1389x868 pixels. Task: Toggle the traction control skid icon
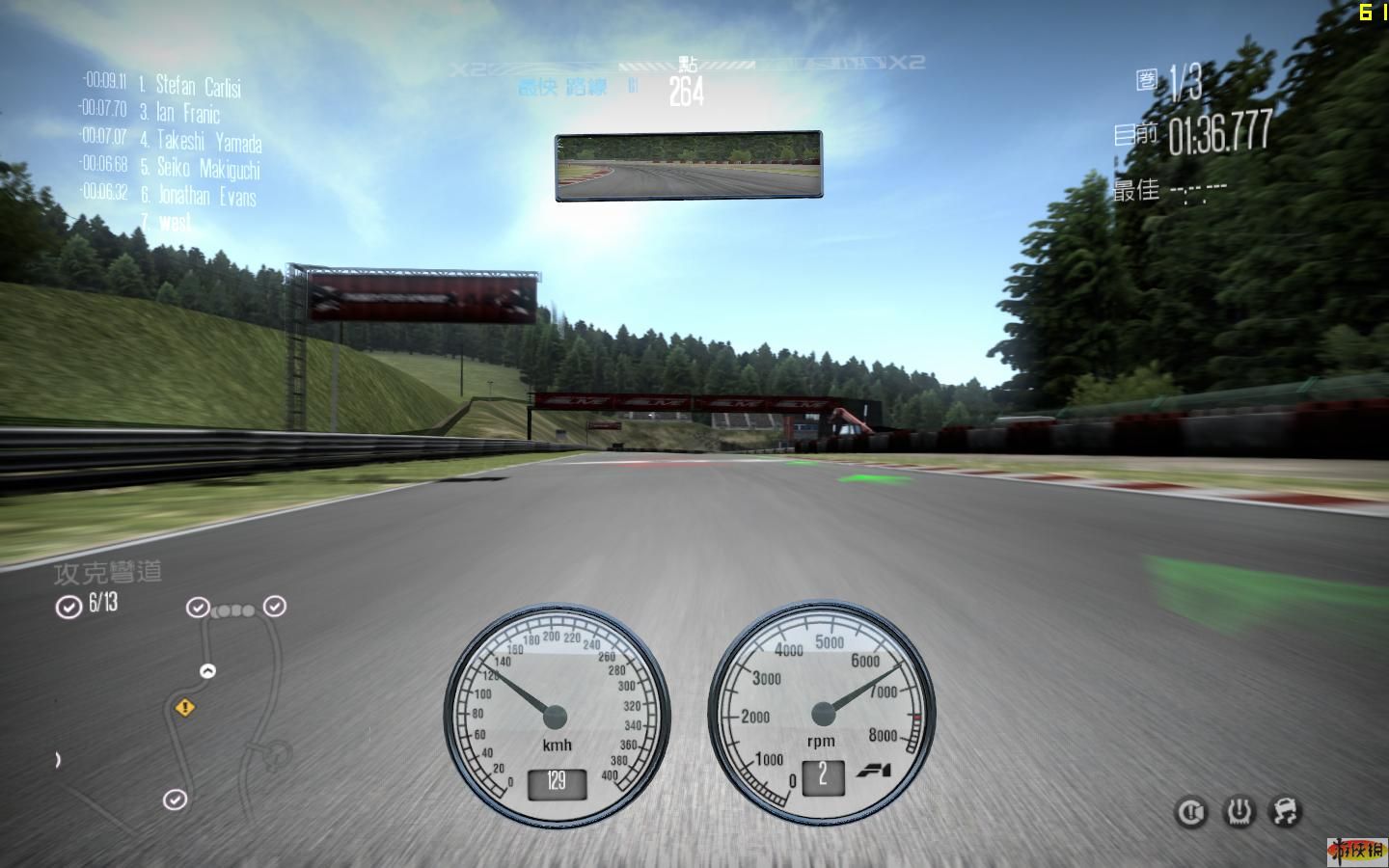[x=1286, y=812]
